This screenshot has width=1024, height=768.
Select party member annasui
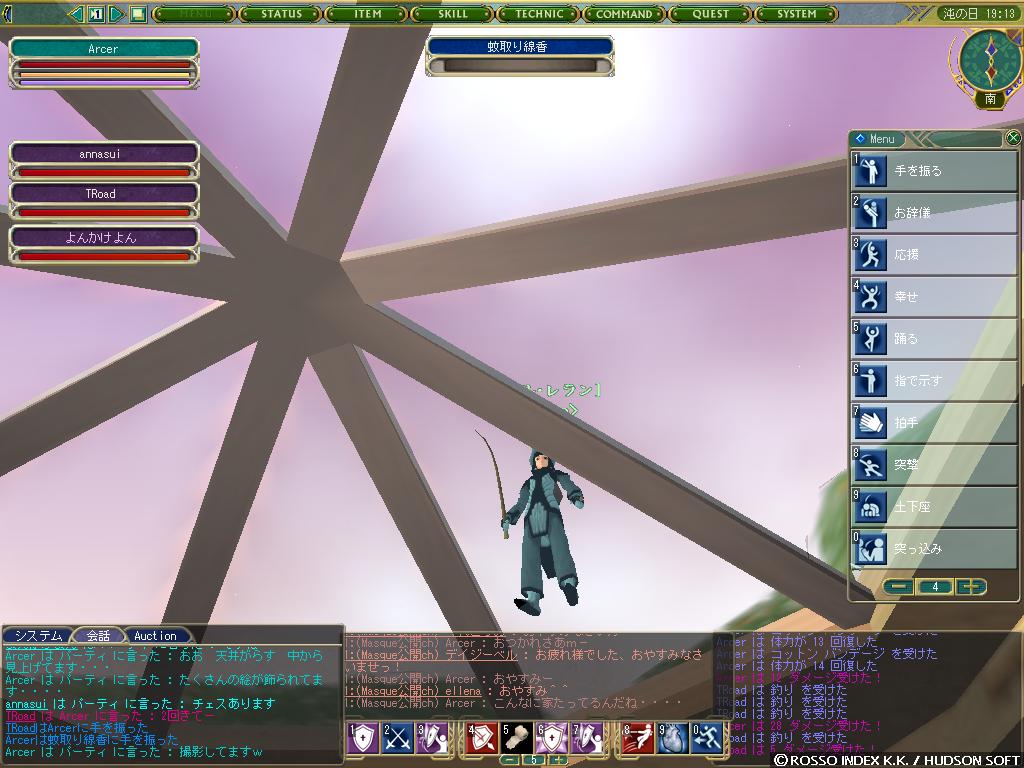(104, 155)
